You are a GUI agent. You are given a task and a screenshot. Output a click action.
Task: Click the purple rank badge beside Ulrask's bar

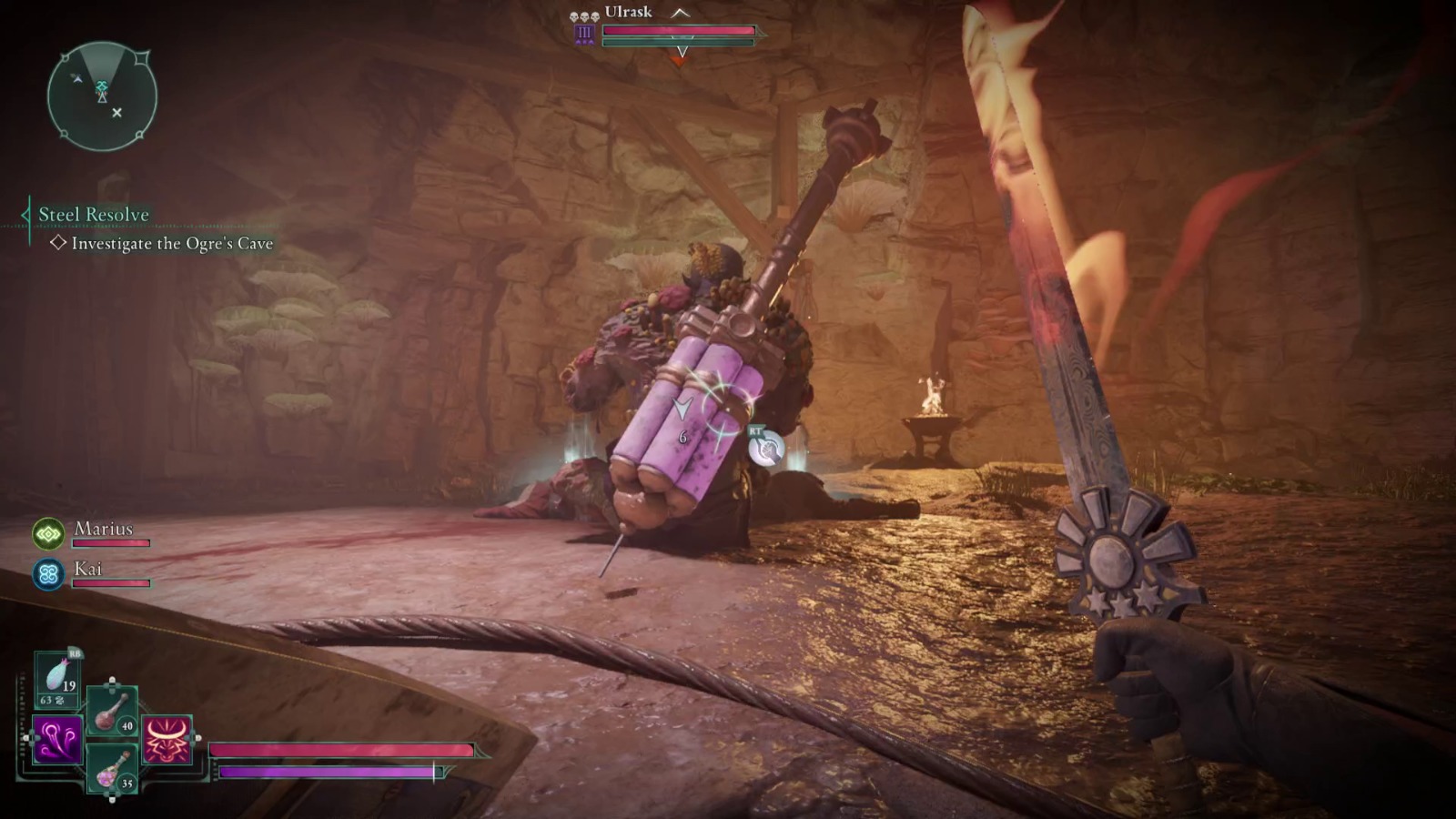584,35
